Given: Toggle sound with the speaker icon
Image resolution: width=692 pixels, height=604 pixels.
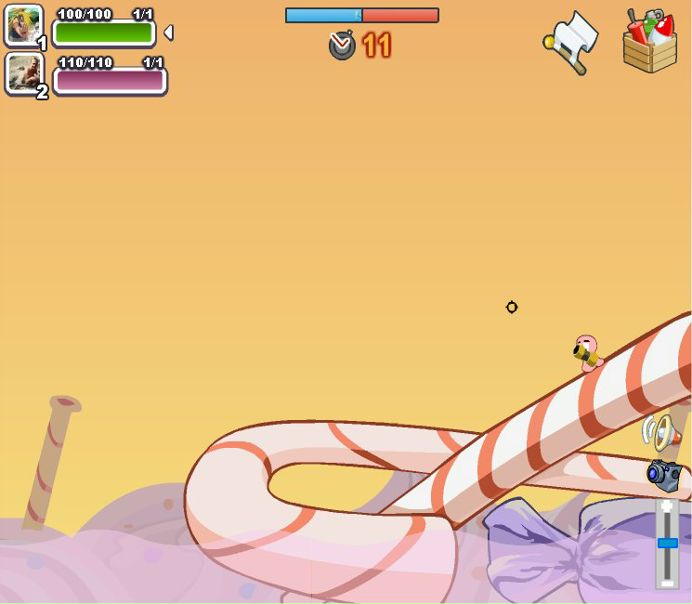Looking at the screenshot, I should coord(662,432).
